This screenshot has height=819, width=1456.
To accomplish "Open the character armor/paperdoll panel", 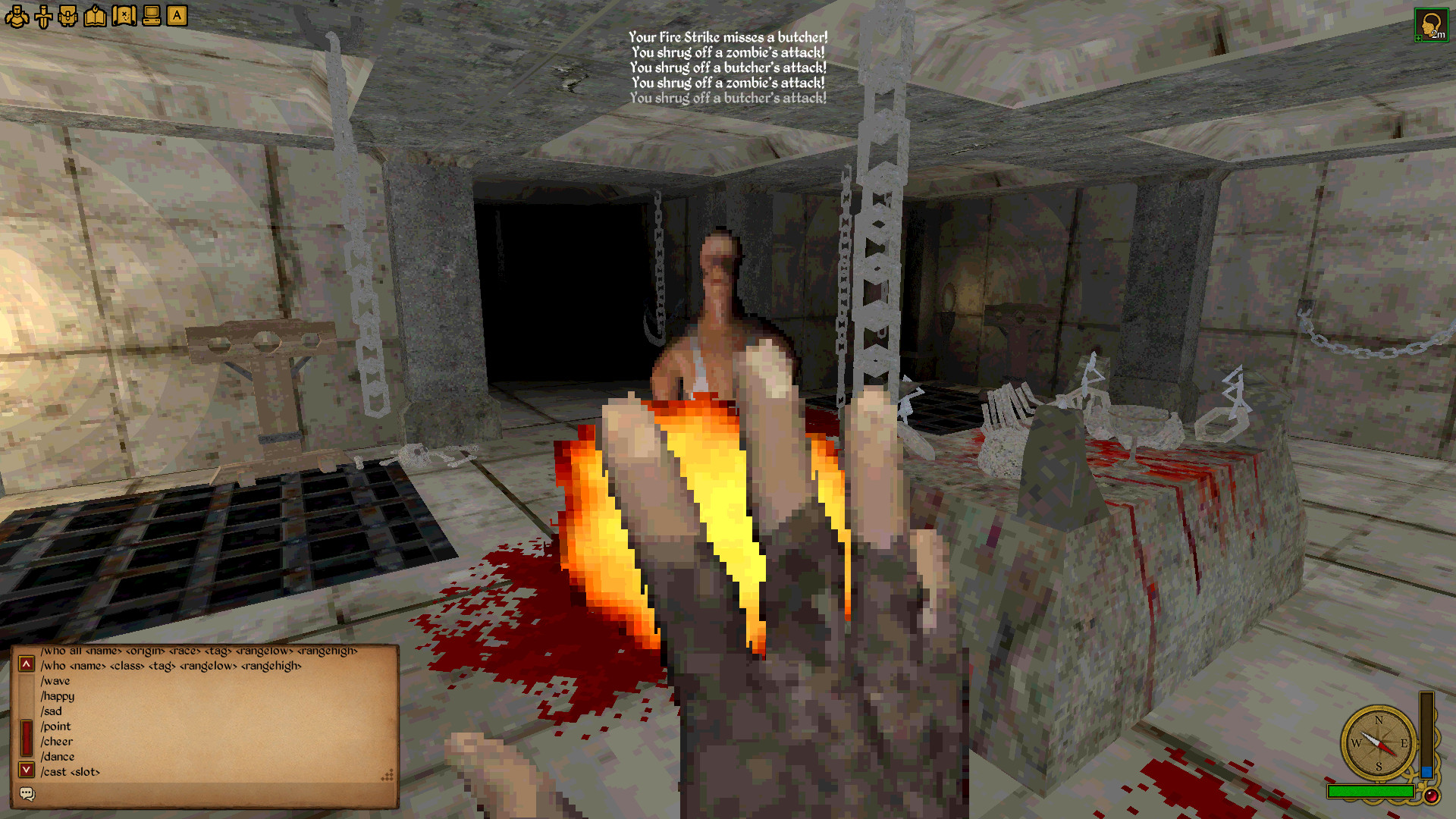I will coord(17,15).
